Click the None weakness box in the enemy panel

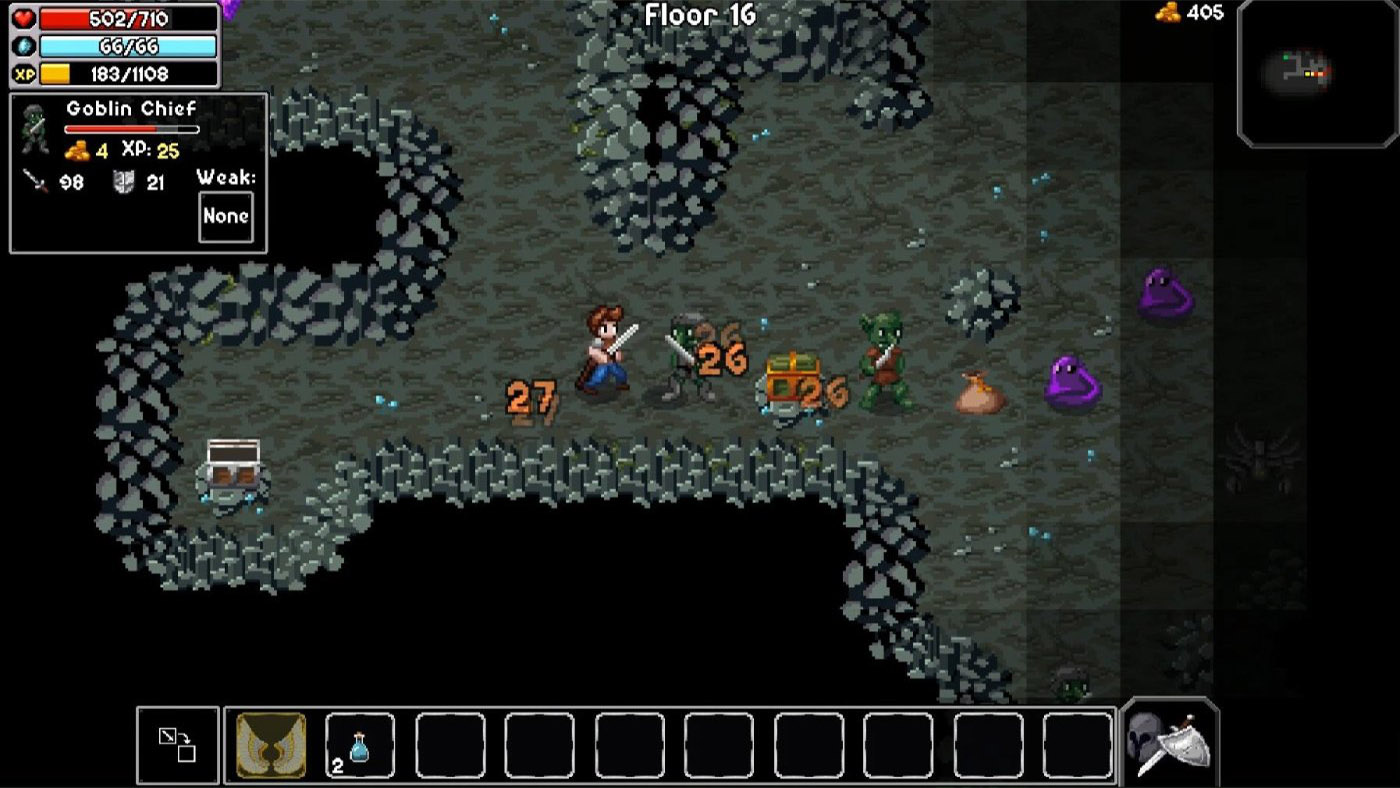coord(226,216)
